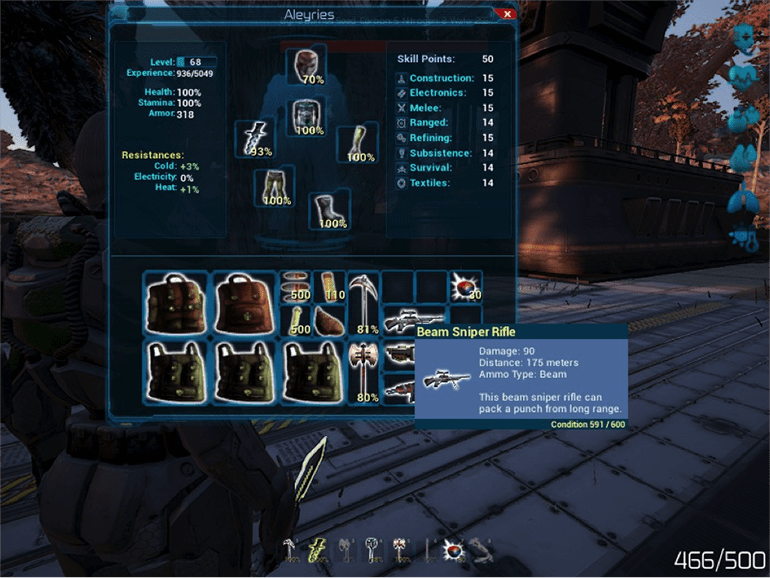Select the pickaxe at 81% condition
This screenshot has height=578, width=770.
coord(362,303)
